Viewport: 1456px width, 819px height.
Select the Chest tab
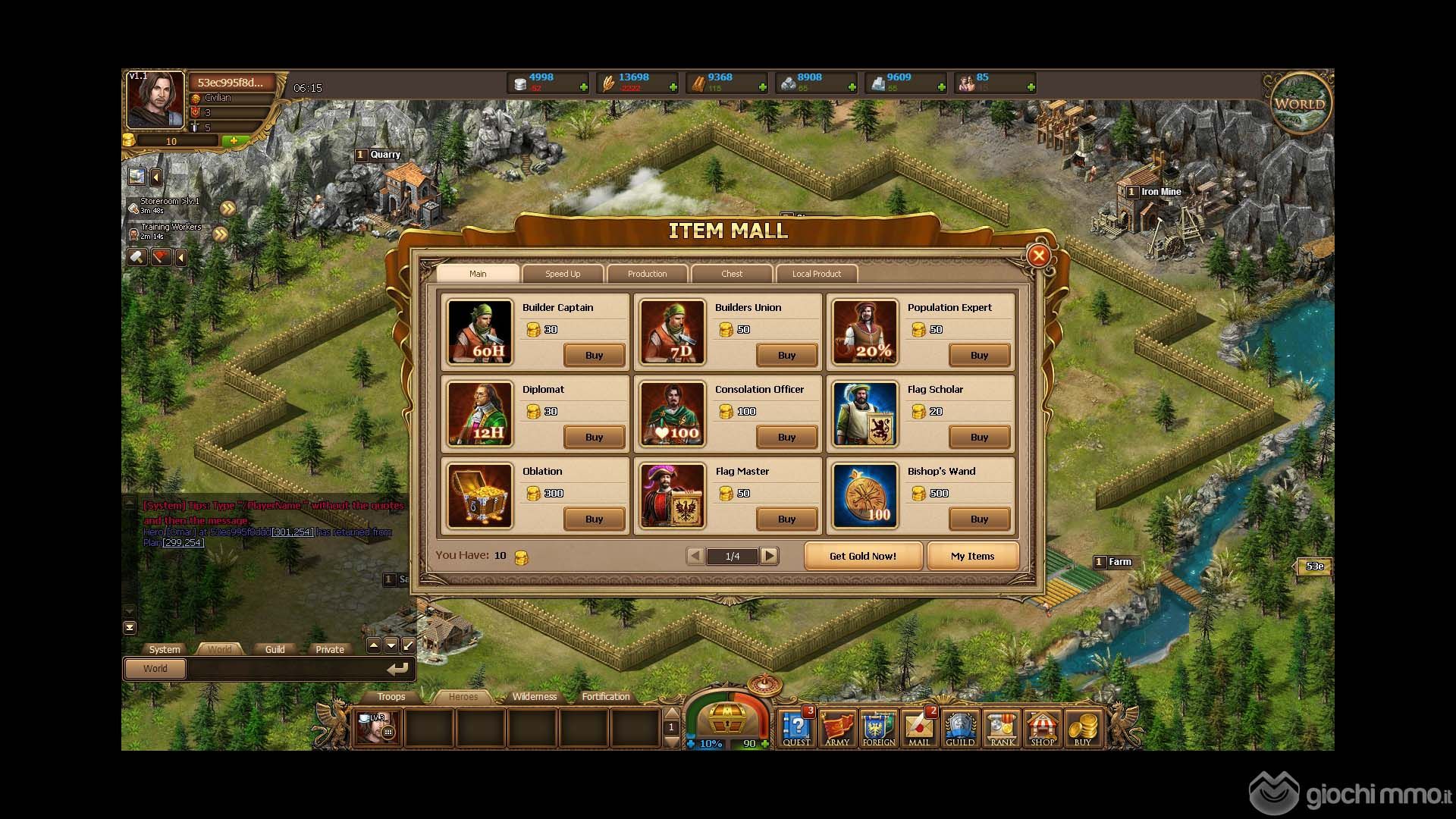tap(732, 274)
